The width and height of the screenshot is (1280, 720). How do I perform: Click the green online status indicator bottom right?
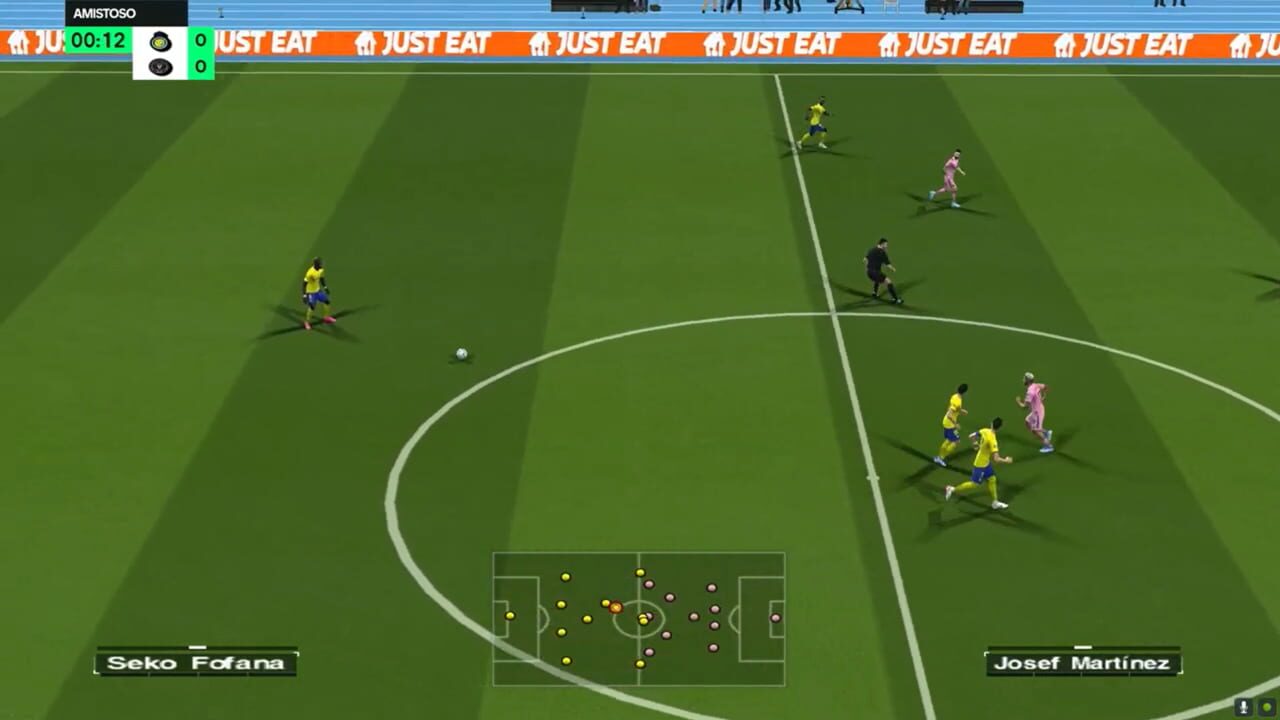pos(1267,706)
